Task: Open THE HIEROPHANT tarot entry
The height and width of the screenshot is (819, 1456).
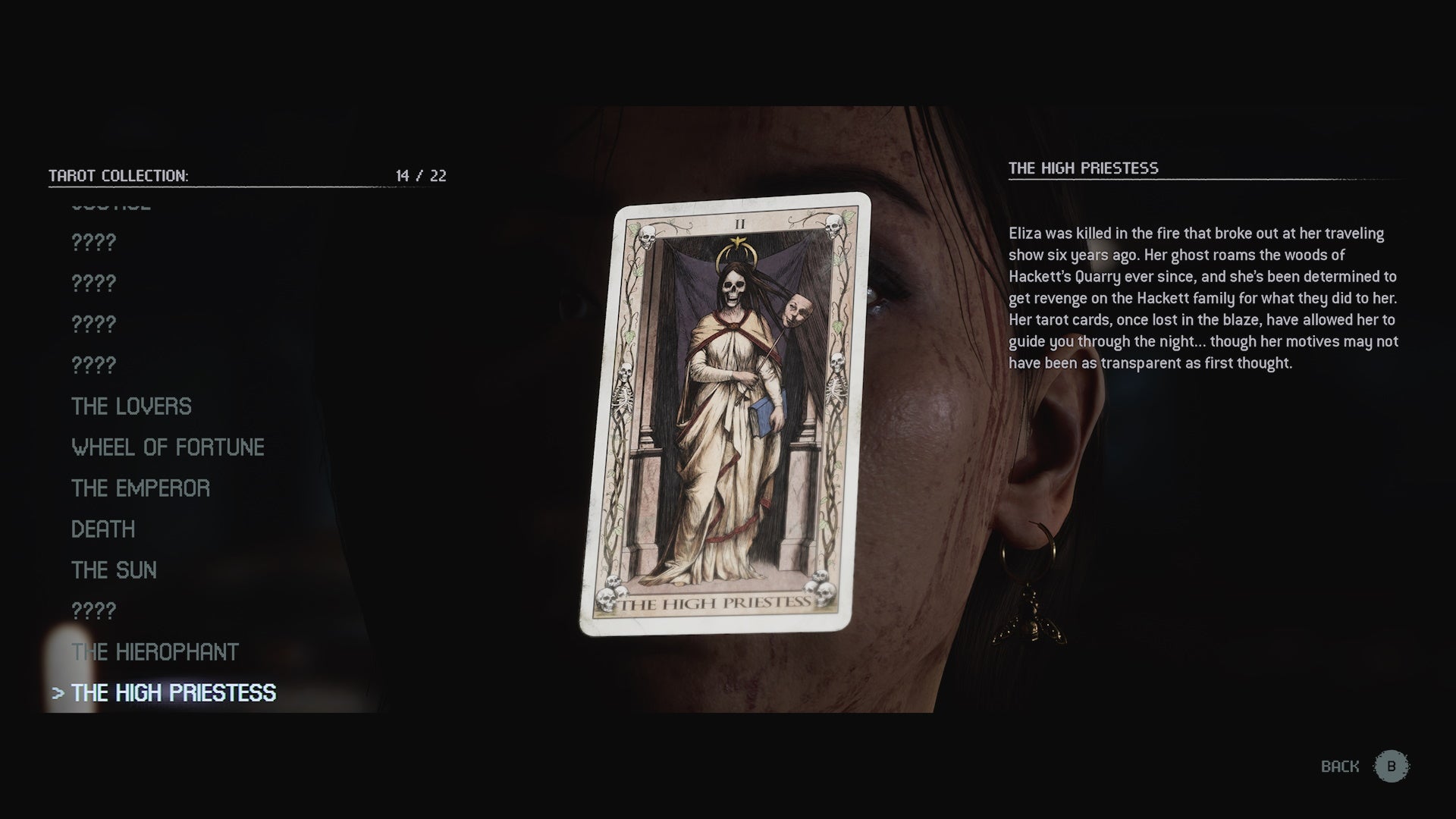Action: coord(154,651)
